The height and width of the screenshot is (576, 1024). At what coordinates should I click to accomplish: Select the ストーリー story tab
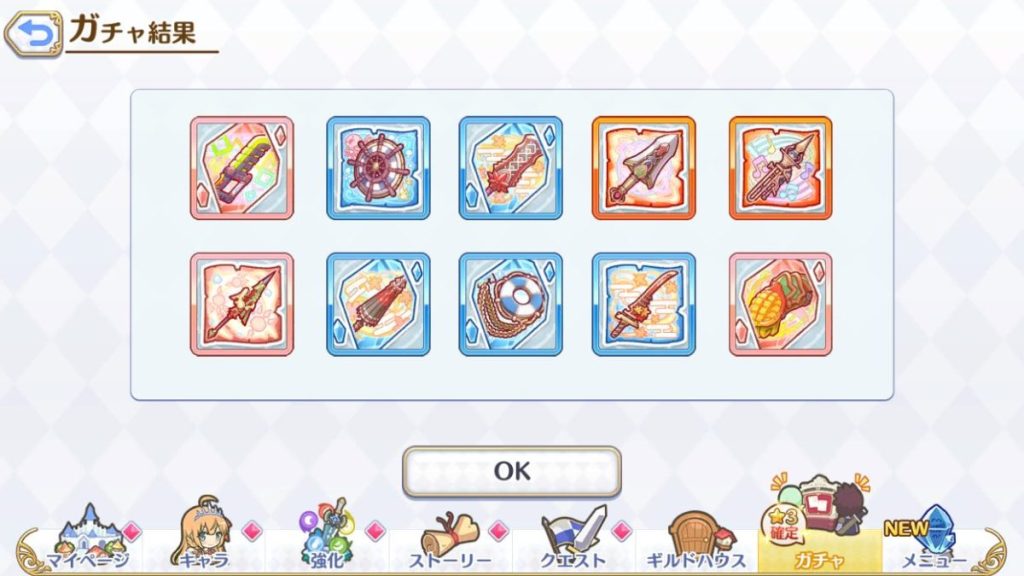coord(449,540)
